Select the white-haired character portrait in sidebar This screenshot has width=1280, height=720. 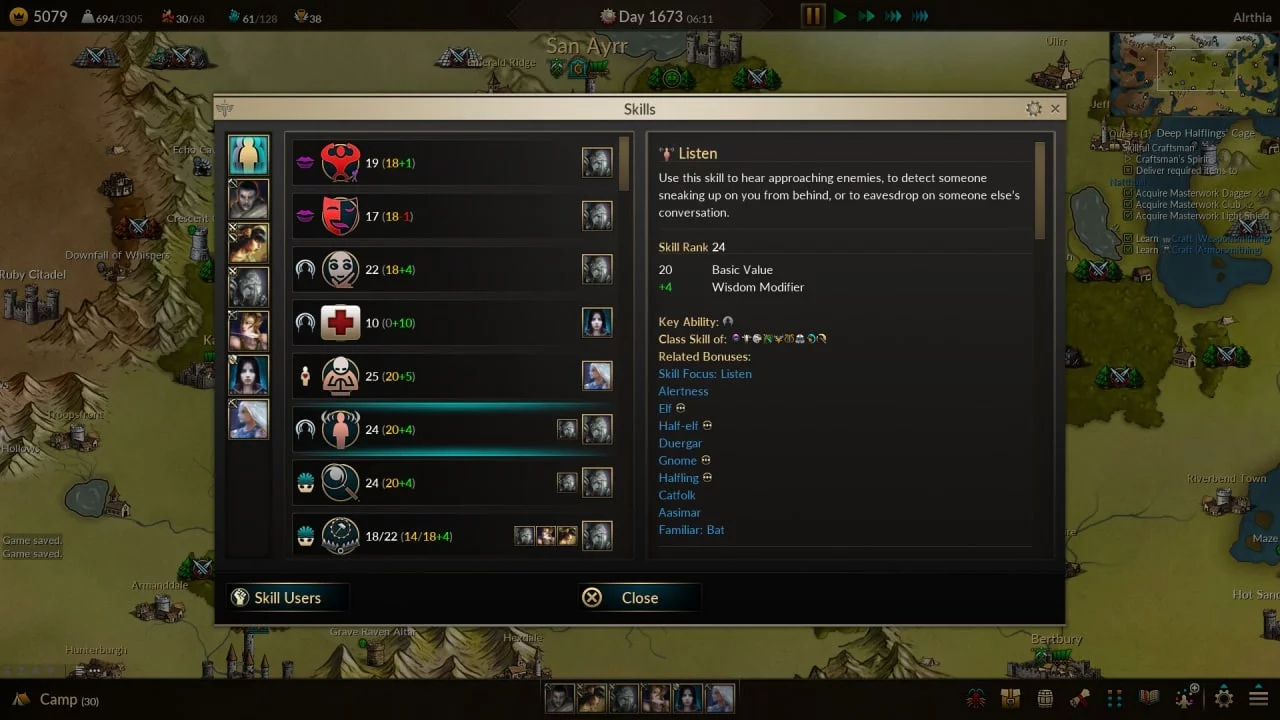pos(248,419)
